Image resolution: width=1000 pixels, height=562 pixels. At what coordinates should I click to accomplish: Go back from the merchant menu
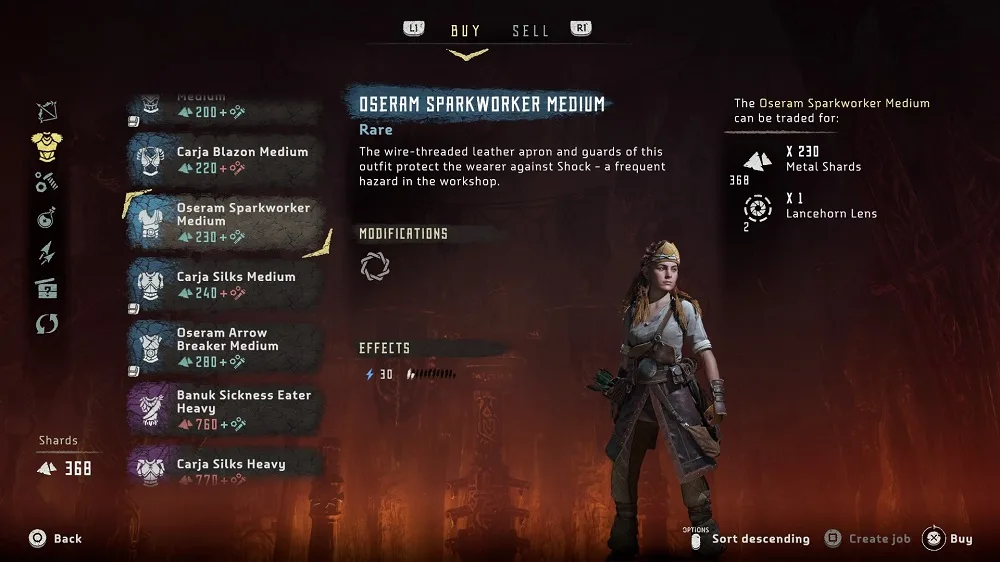[x=55, y=538]
